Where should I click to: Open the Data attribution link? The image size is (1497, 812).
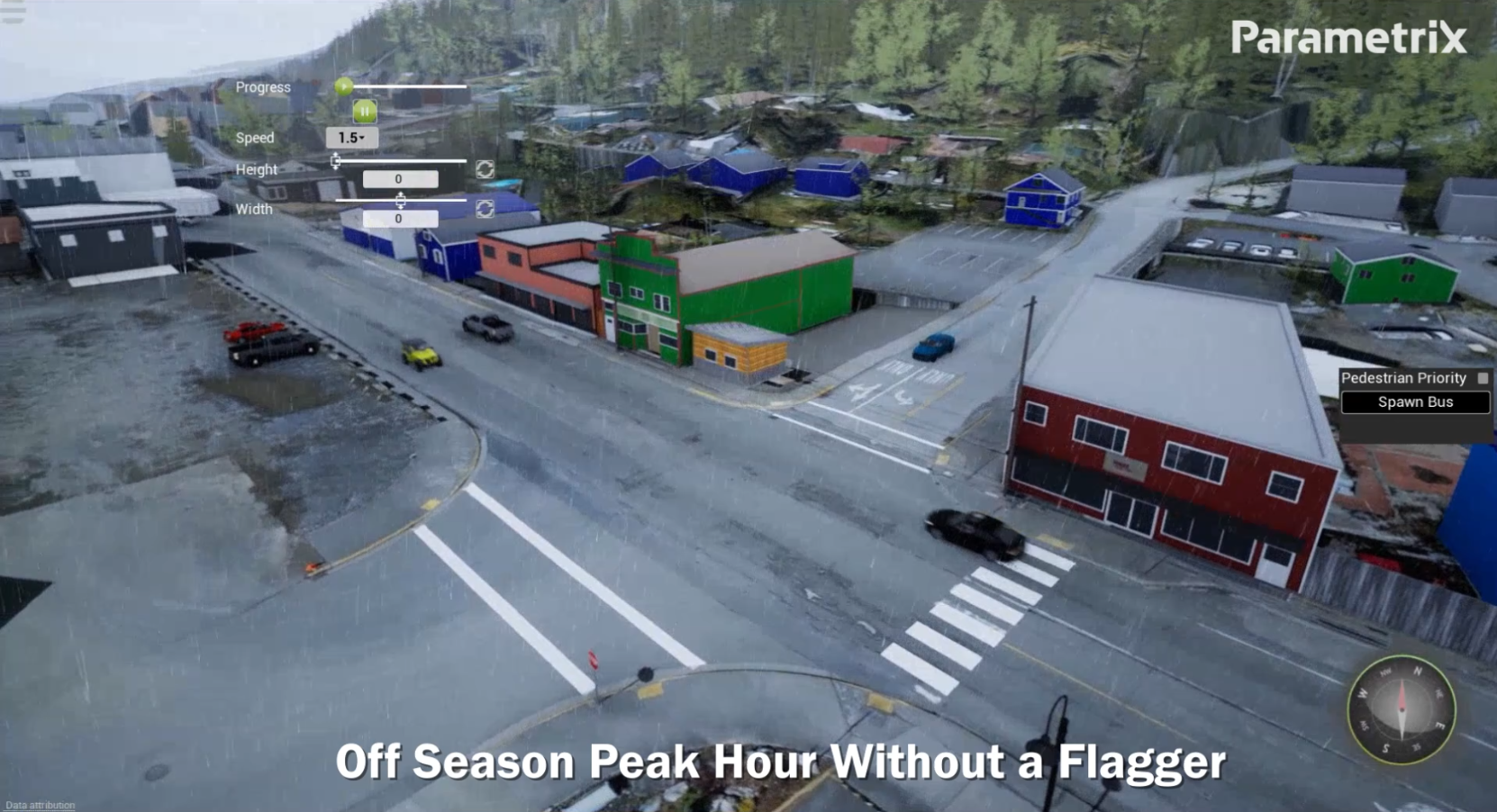[x=41, y=806]
